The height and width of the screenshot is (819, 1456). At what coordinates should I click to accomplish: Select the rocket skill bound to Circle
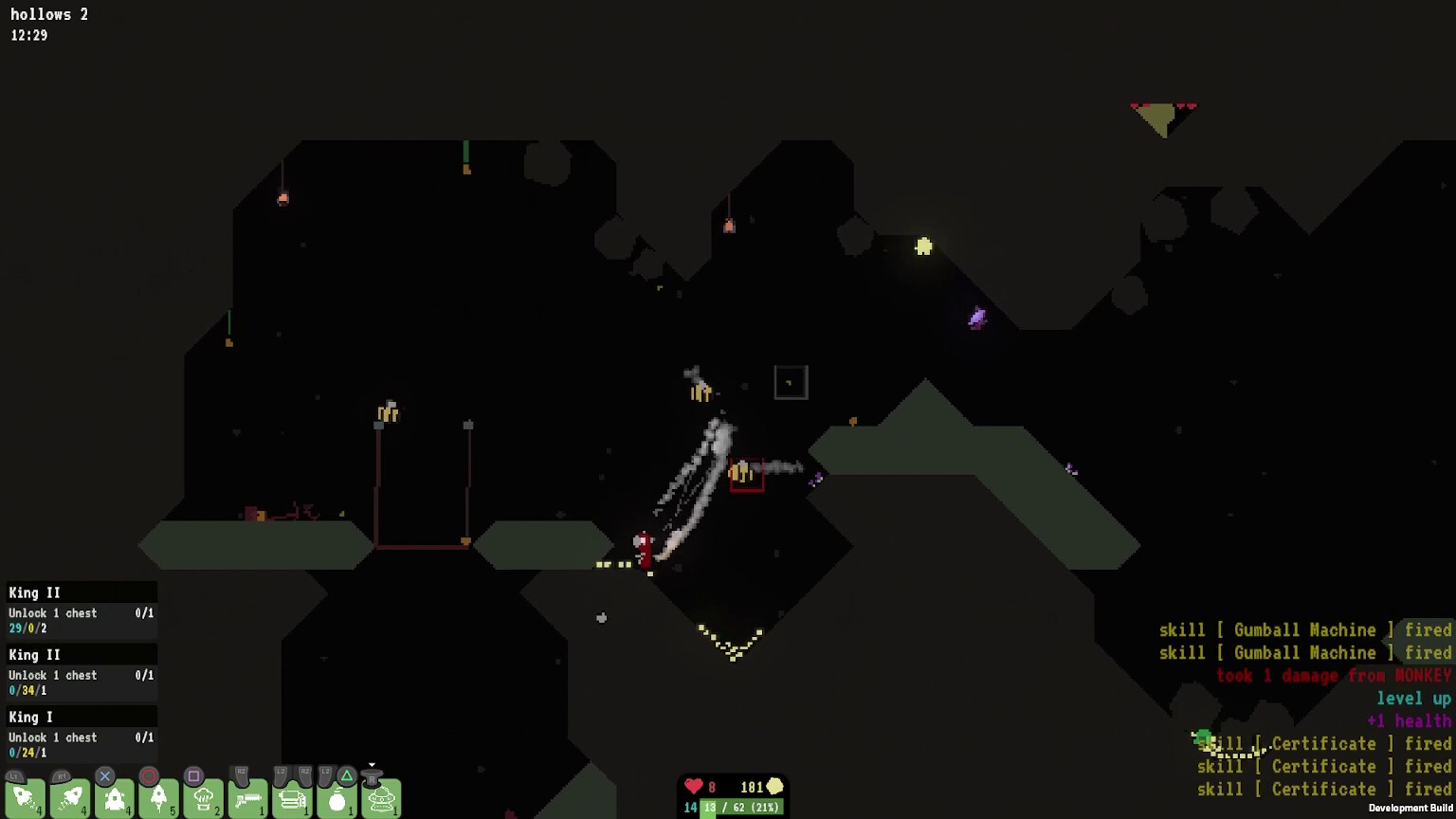click(x=158, y=799)
